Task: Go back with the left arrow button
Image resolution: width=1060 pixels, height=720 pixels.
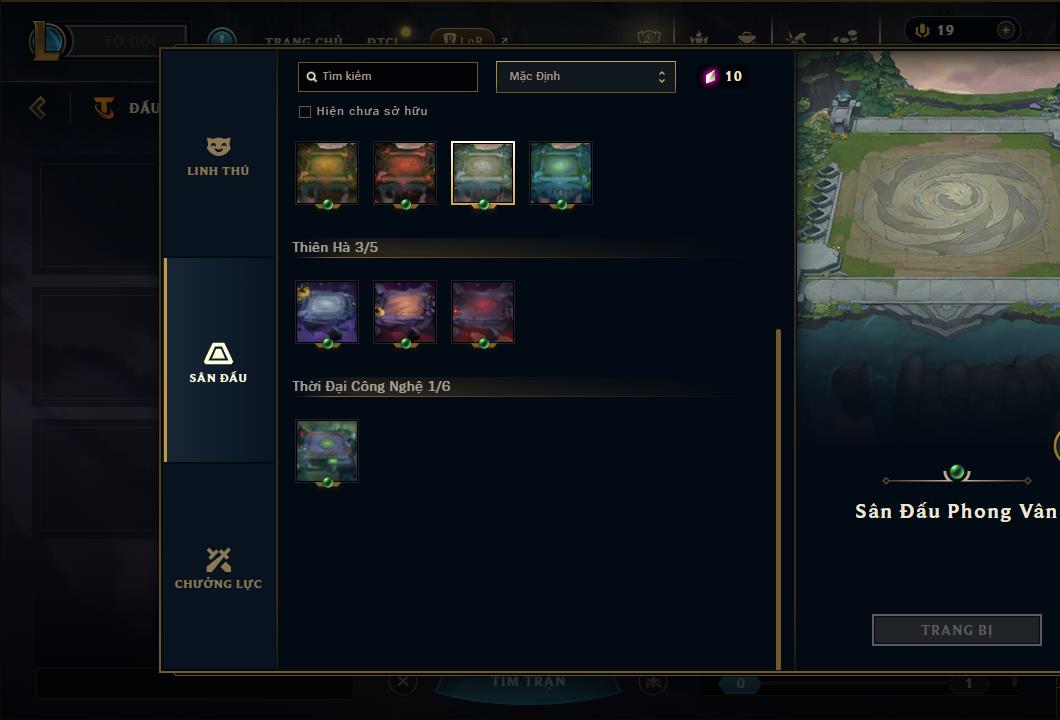Action: pos(38,107)
